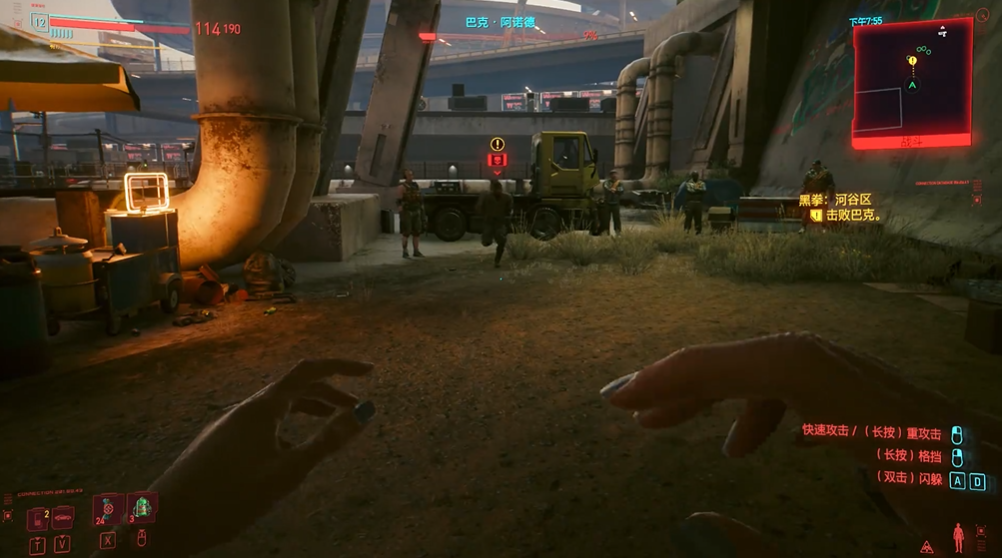Screen dimensions: 1002x558
Task: Click the red enemy objective marker
Action: click(x=497, y=159)
